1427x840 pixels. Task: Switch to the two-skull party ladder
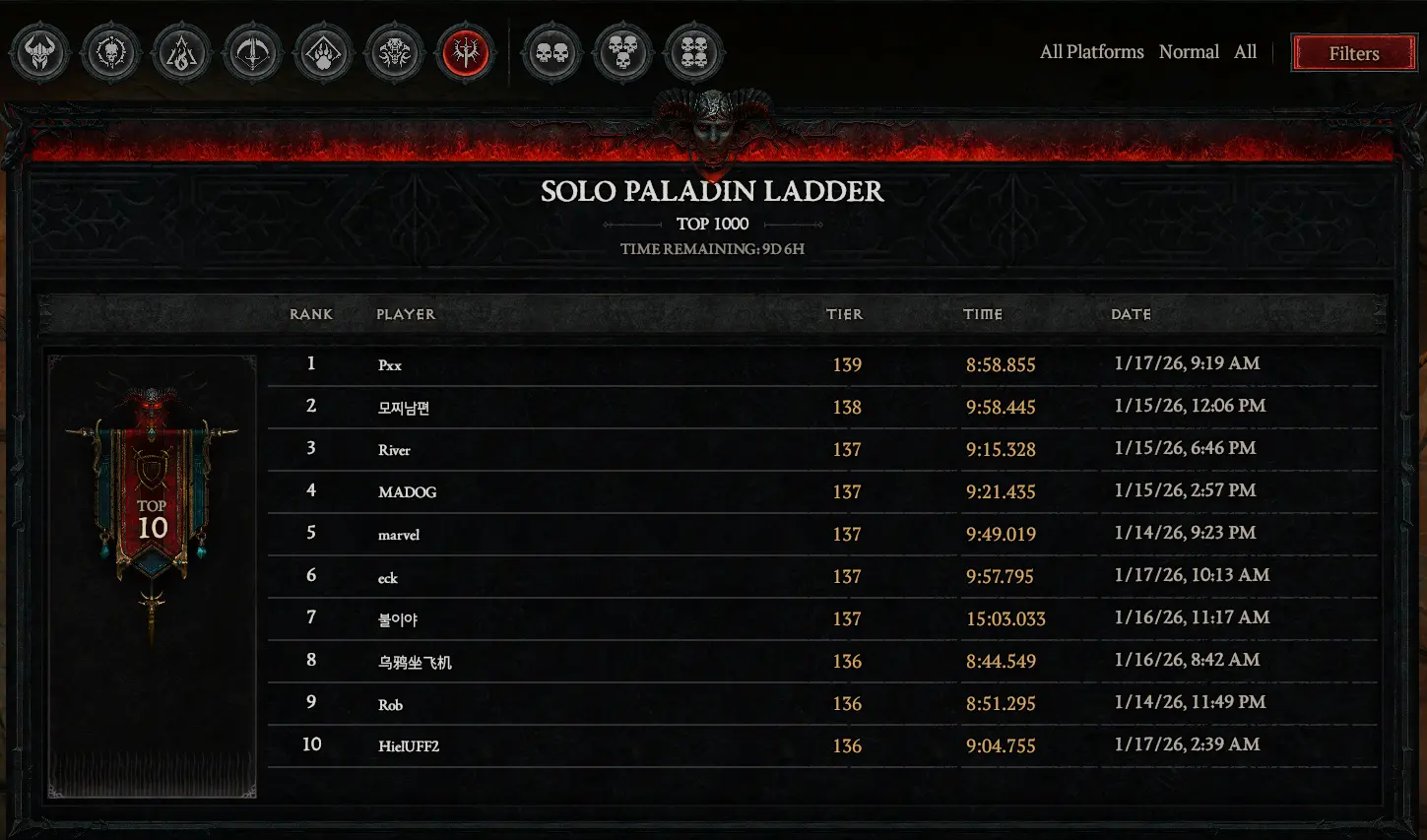click(x=551, y=53)
